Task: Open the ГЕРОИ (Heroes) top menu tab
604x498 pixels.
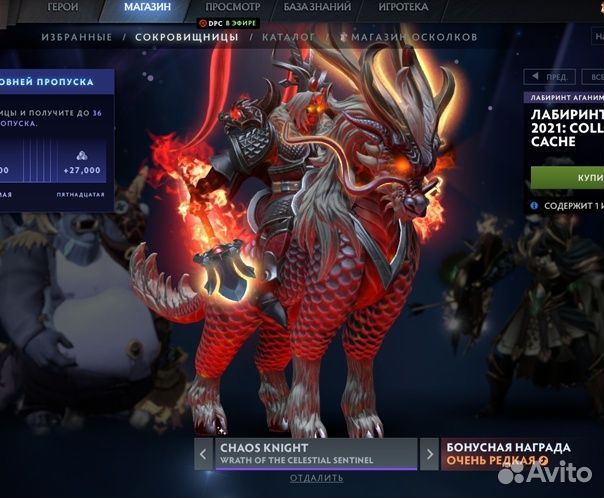Action: click(x=61, y=7)
